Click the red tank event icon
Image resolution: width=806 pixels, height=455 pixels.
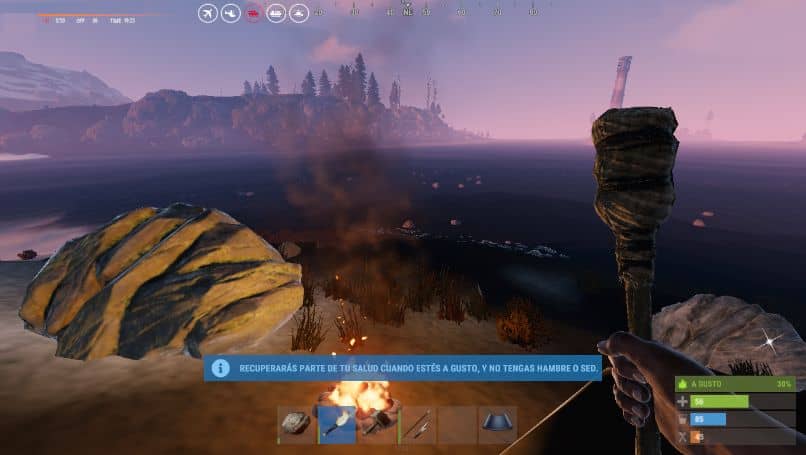pos(253,13)
